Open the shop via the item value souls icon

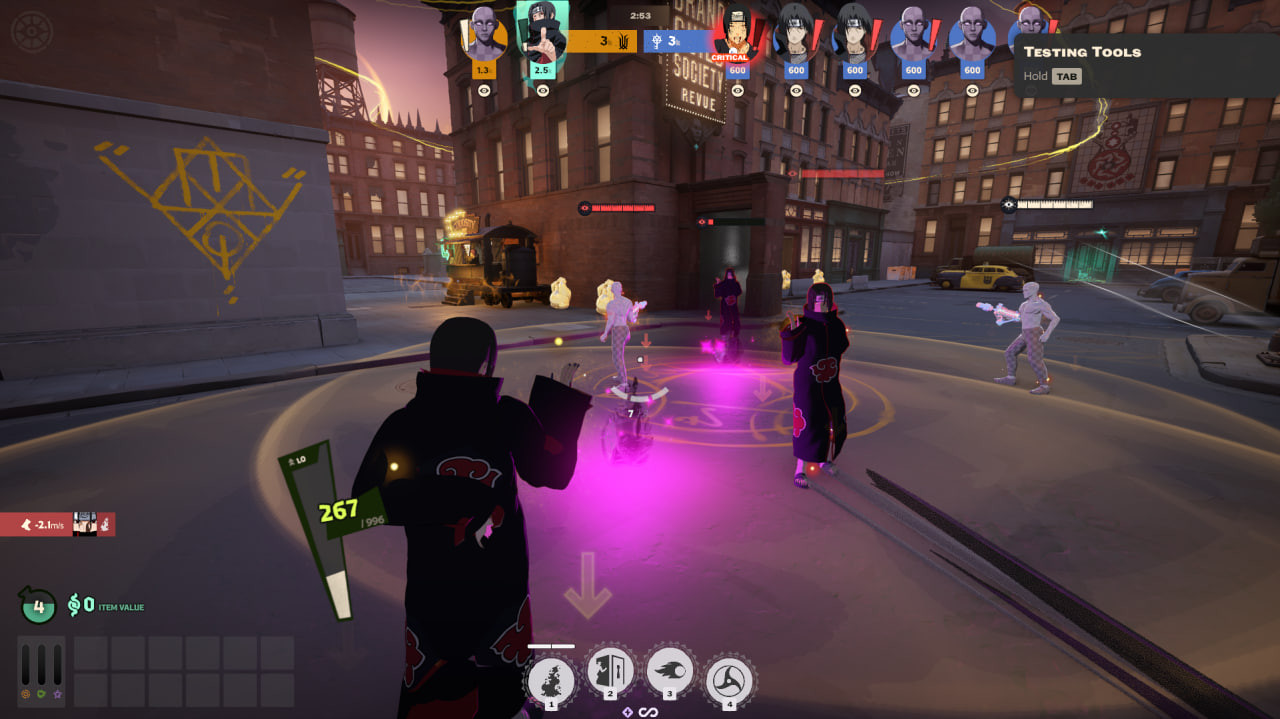(75, 605)
